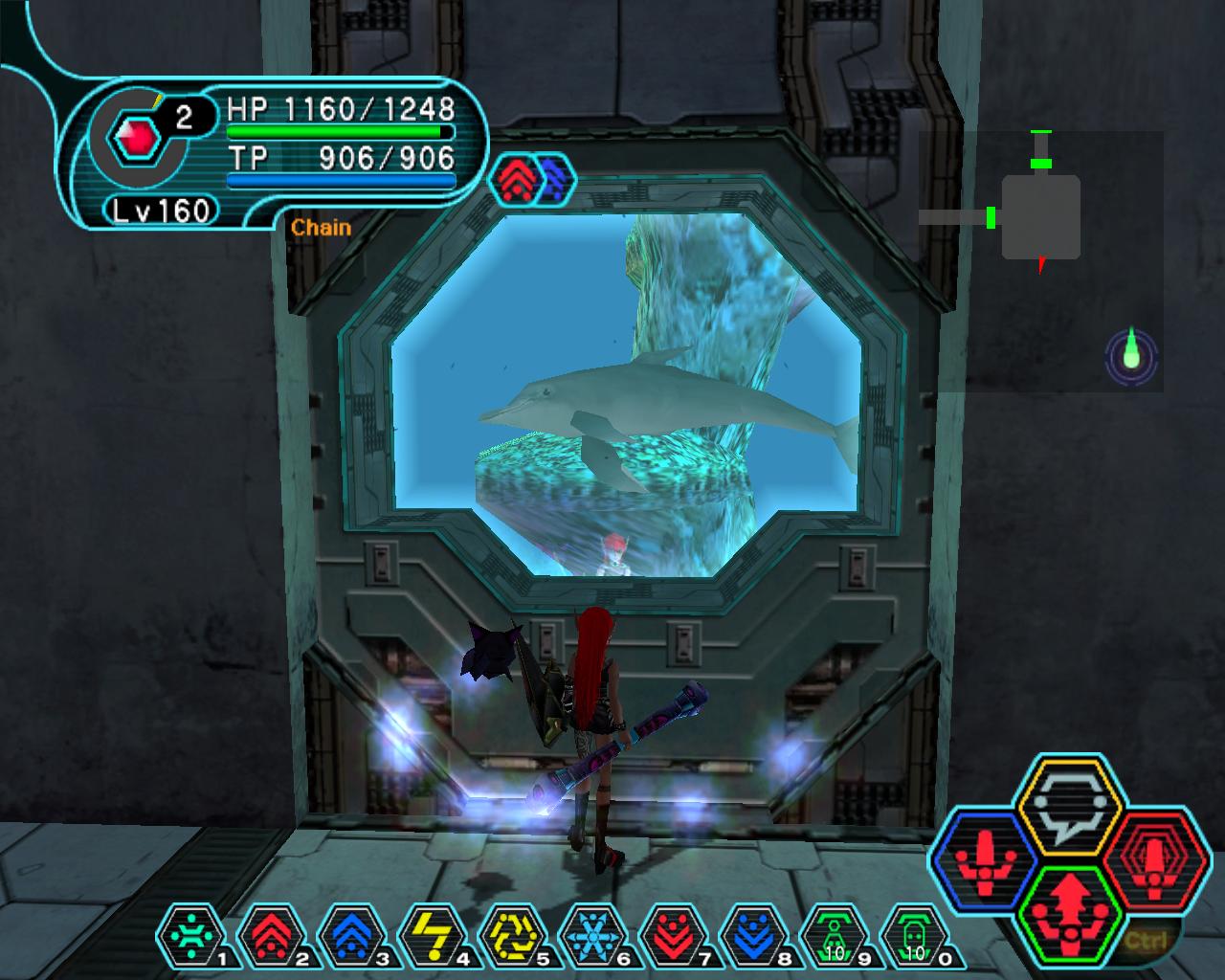Click the red-and-blue buff status icon
The width and height of the screenshot is (1225, 980).
(534, 179)
